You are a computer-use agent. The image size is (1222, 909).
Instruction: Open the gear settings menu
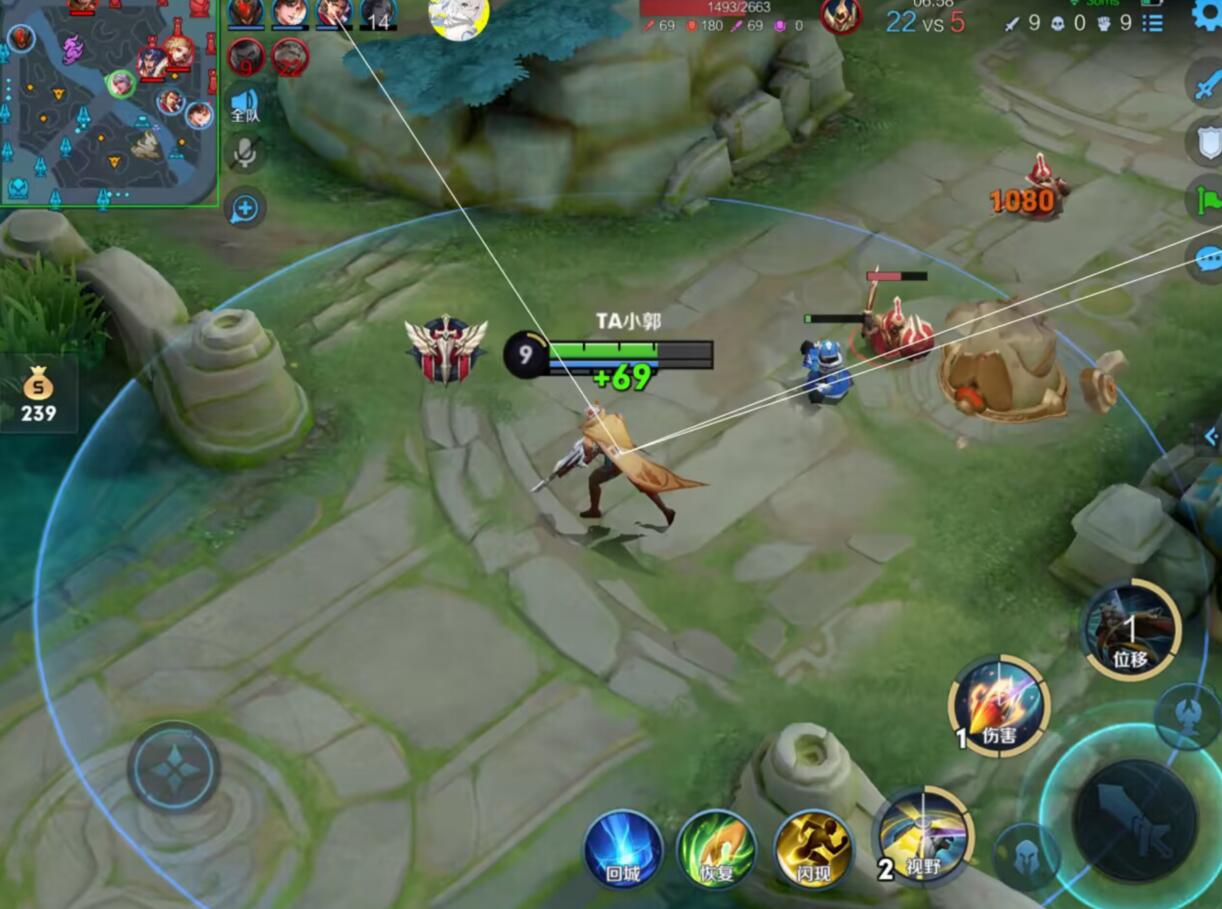click(1206, 15)
